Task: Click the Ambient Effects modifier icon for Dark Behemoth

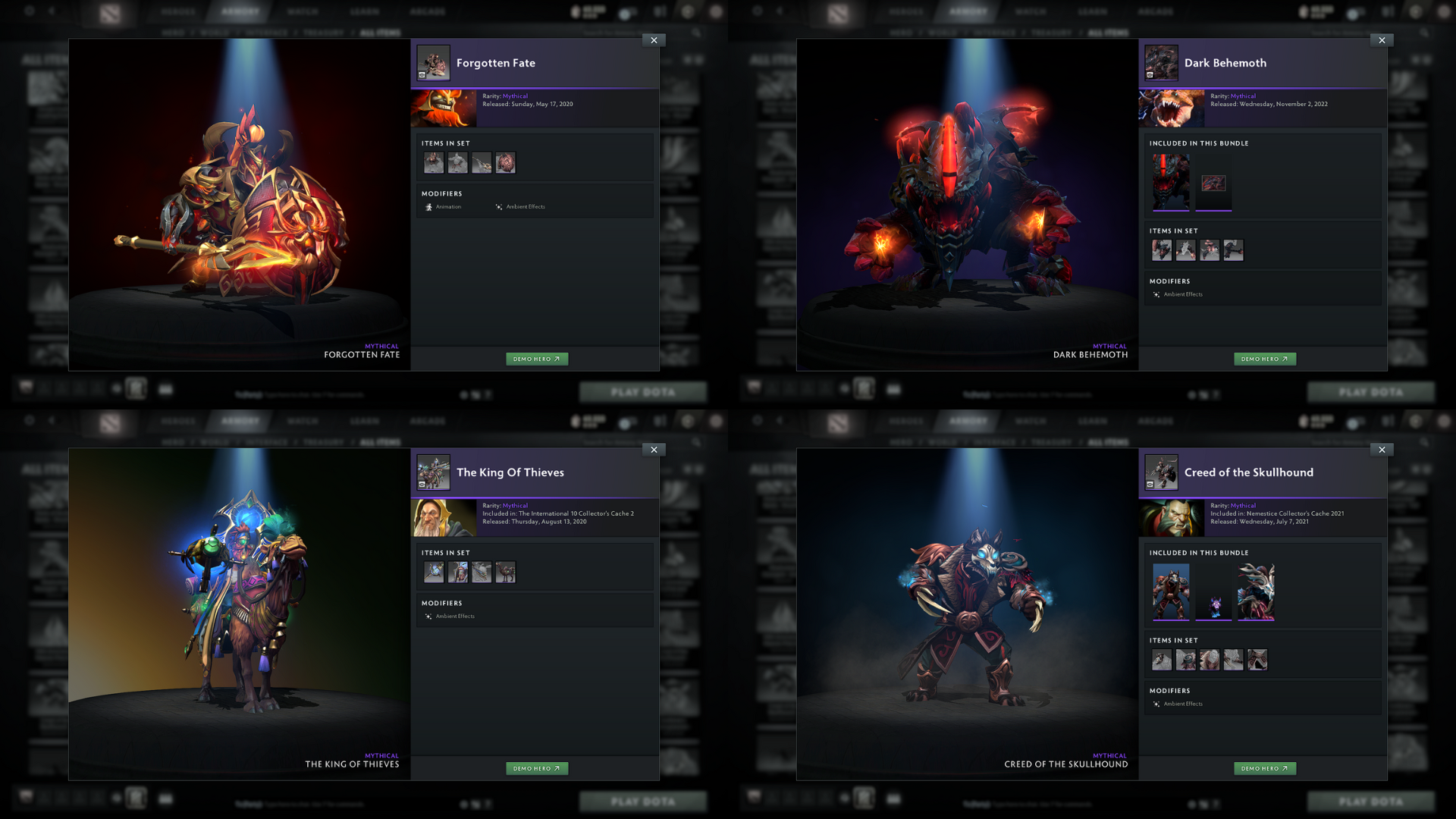Action: [1157, 294]
